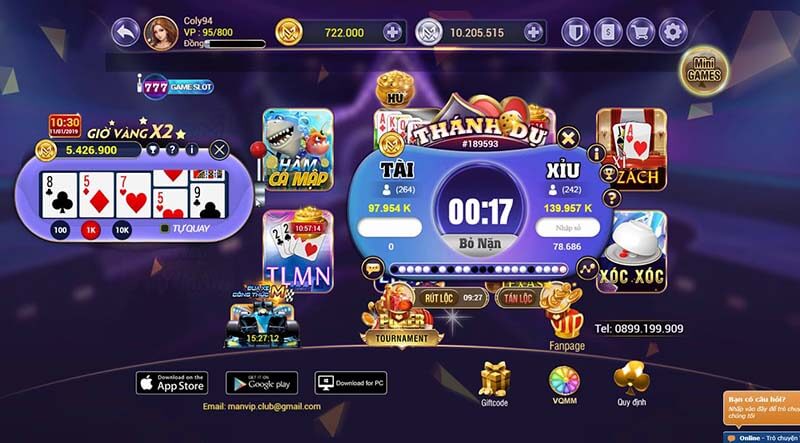
Task: Open the Giftcode gift box
Action: pos(495,383)
